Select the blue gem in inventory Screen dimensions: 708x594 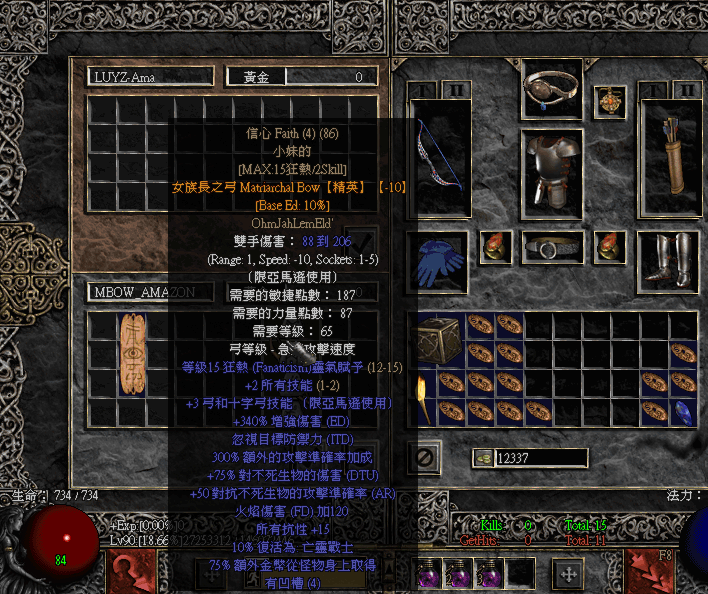click(683, 409)
